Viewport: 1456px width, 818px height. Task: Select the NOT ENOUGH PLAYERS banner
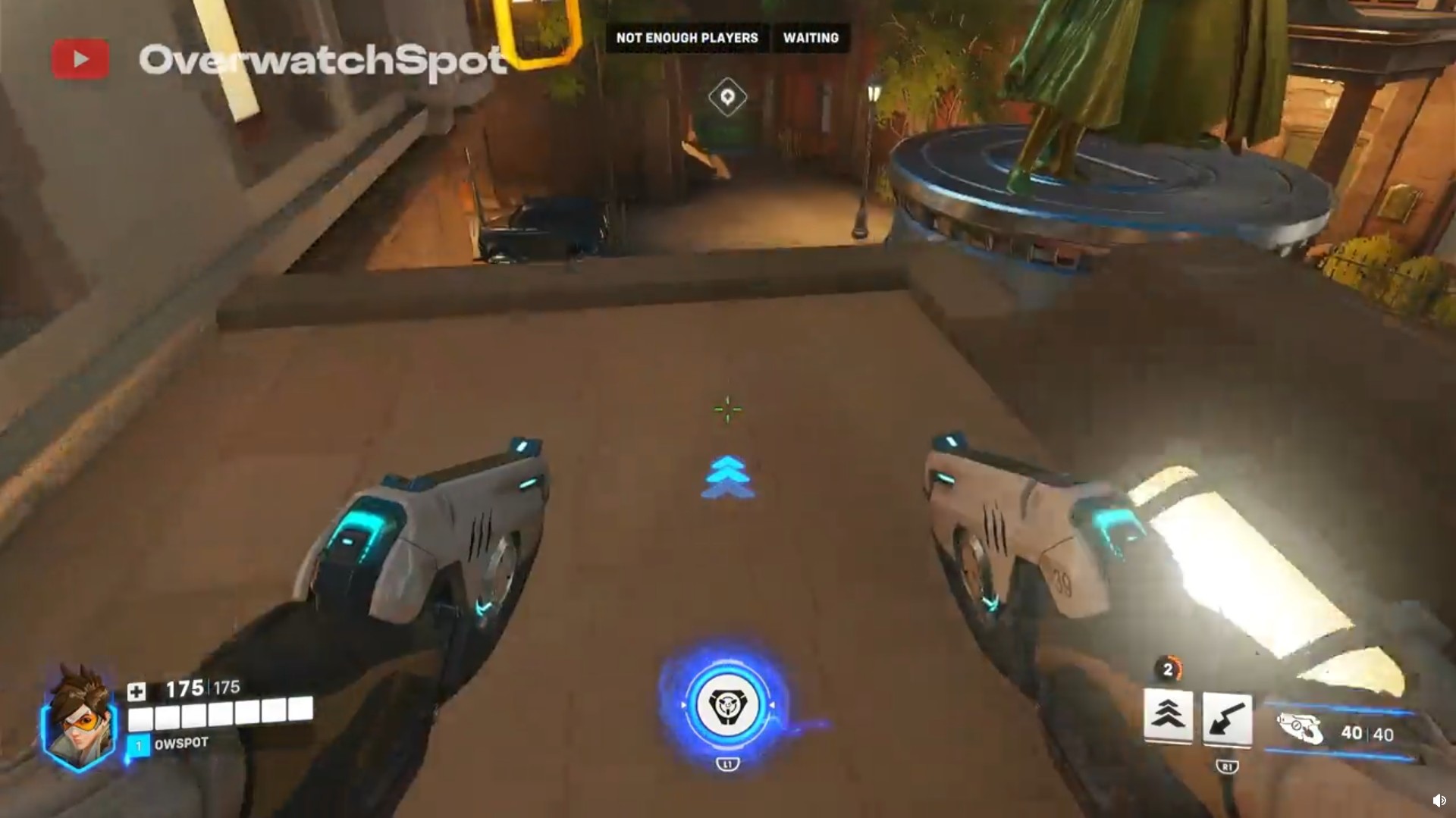pyautogui.click(x=686, y=38)
